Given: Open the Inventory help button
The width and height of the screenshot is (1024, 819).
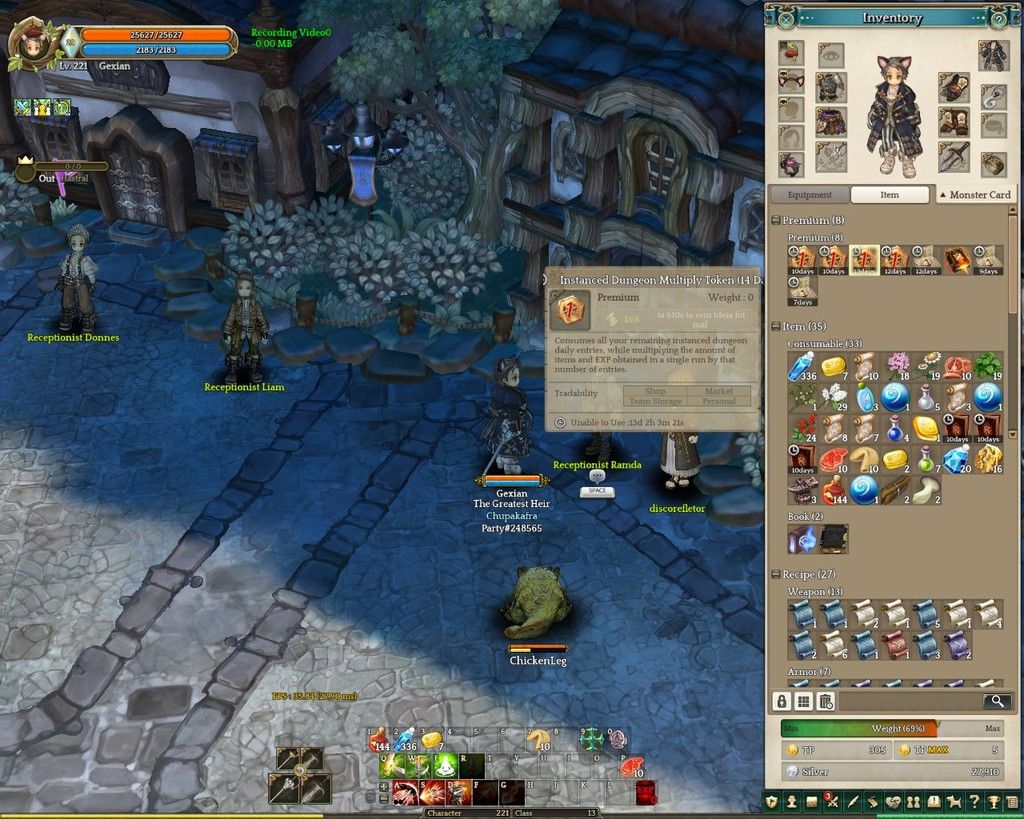Looking at the screenshot, I should (x=998, y=18).
